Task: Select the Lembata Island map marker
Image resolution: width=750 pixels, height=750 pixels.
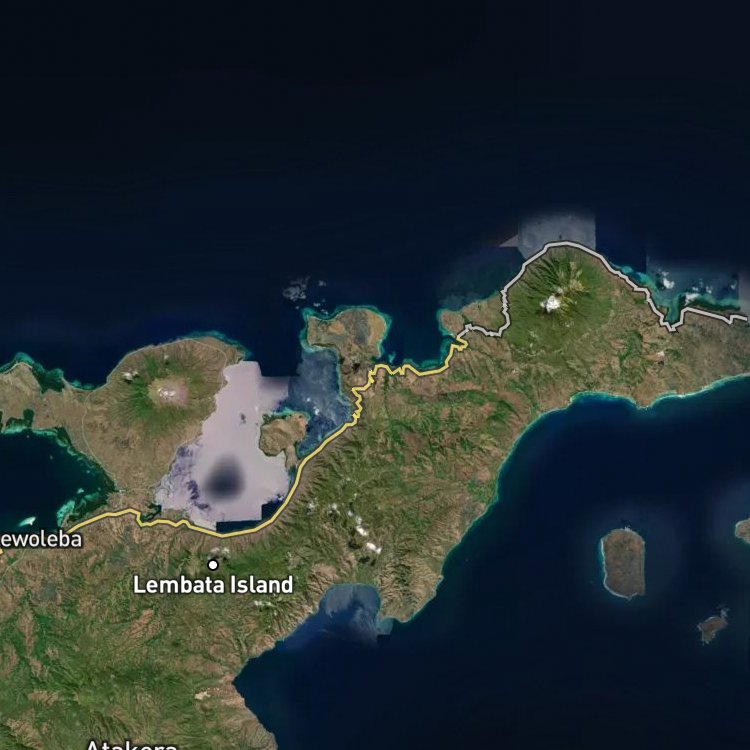Action: 213,565
